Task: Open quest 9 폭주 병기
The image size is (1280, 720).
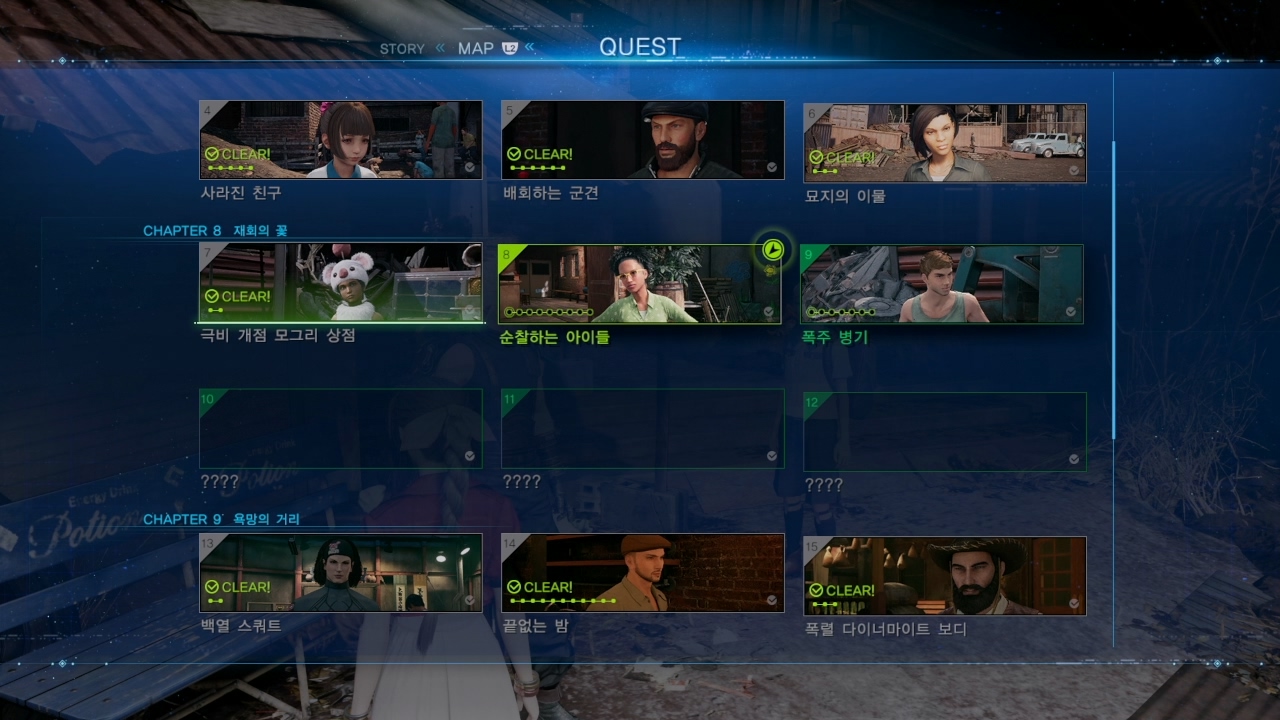Action: [942, 285]
